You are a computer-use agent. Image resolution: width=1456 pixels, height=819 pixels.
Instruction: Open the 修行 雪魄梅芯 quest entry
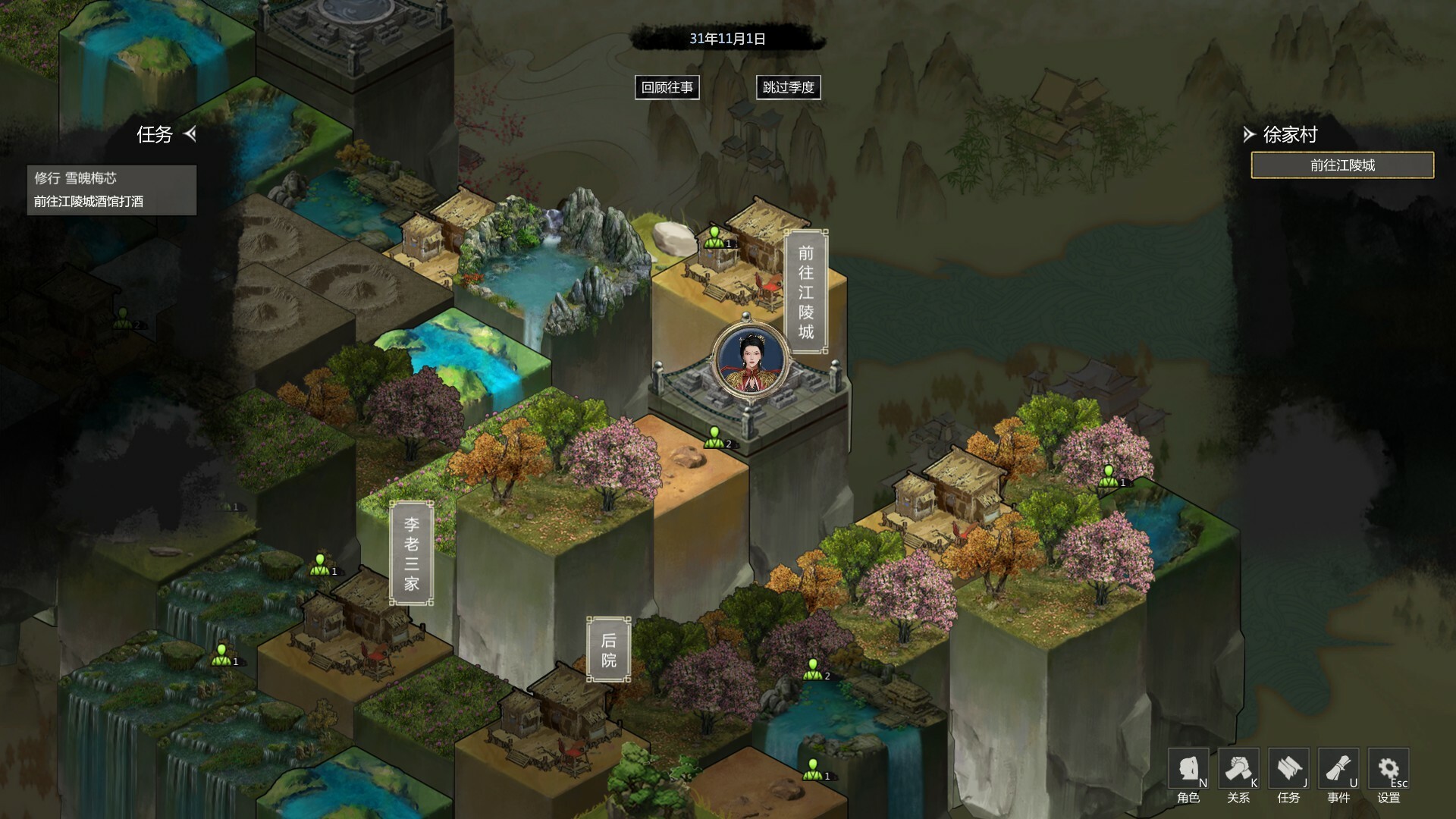tap(76, 178)
